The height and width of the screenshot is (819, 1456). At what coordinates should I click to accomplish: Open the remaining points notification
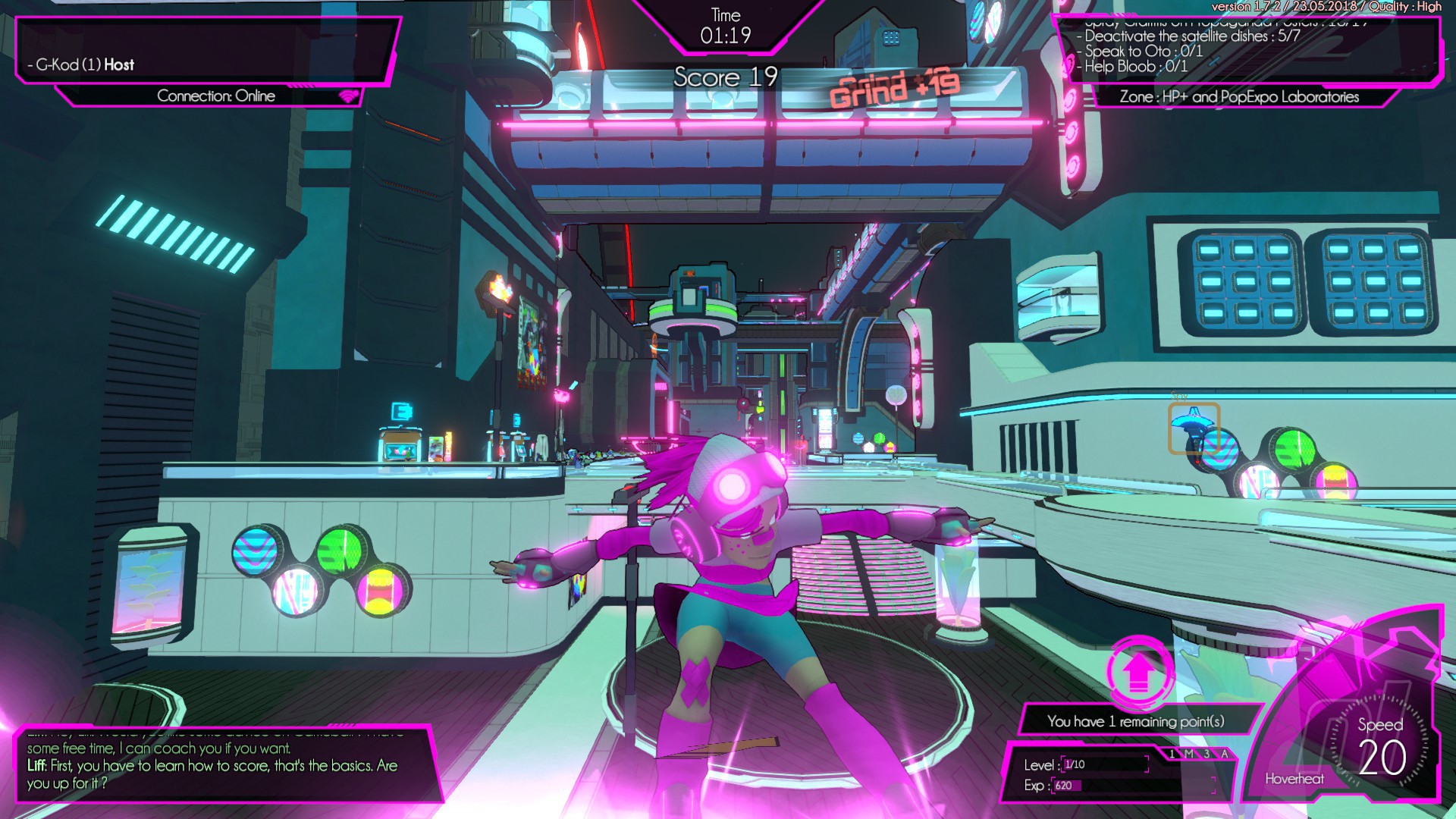[1135, 721]
